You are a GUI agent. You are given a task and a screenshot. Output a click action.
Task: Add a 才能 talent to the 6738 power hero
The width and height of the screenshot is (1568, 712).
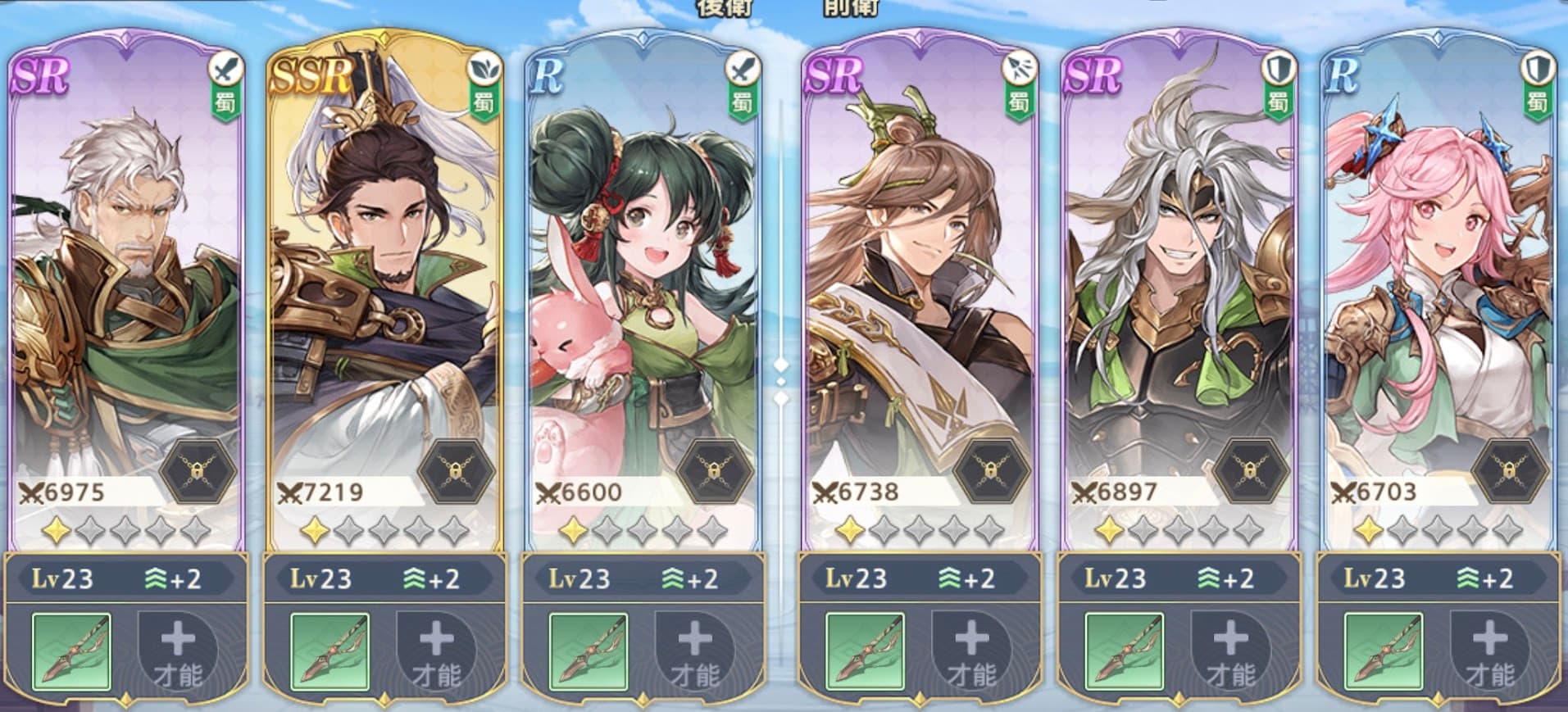coord(971,651)
